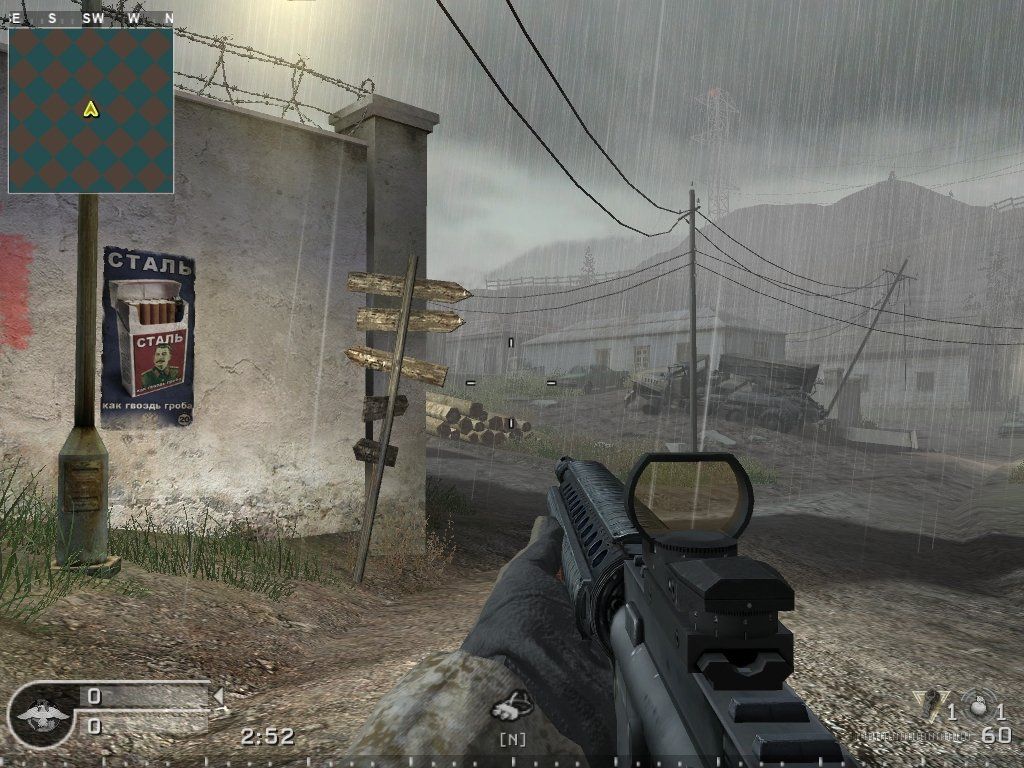Image resolution: width=1024 pixels, height=768 pixels.
Task: Click the compass heading strip above minimap
Action: [91, 18]
